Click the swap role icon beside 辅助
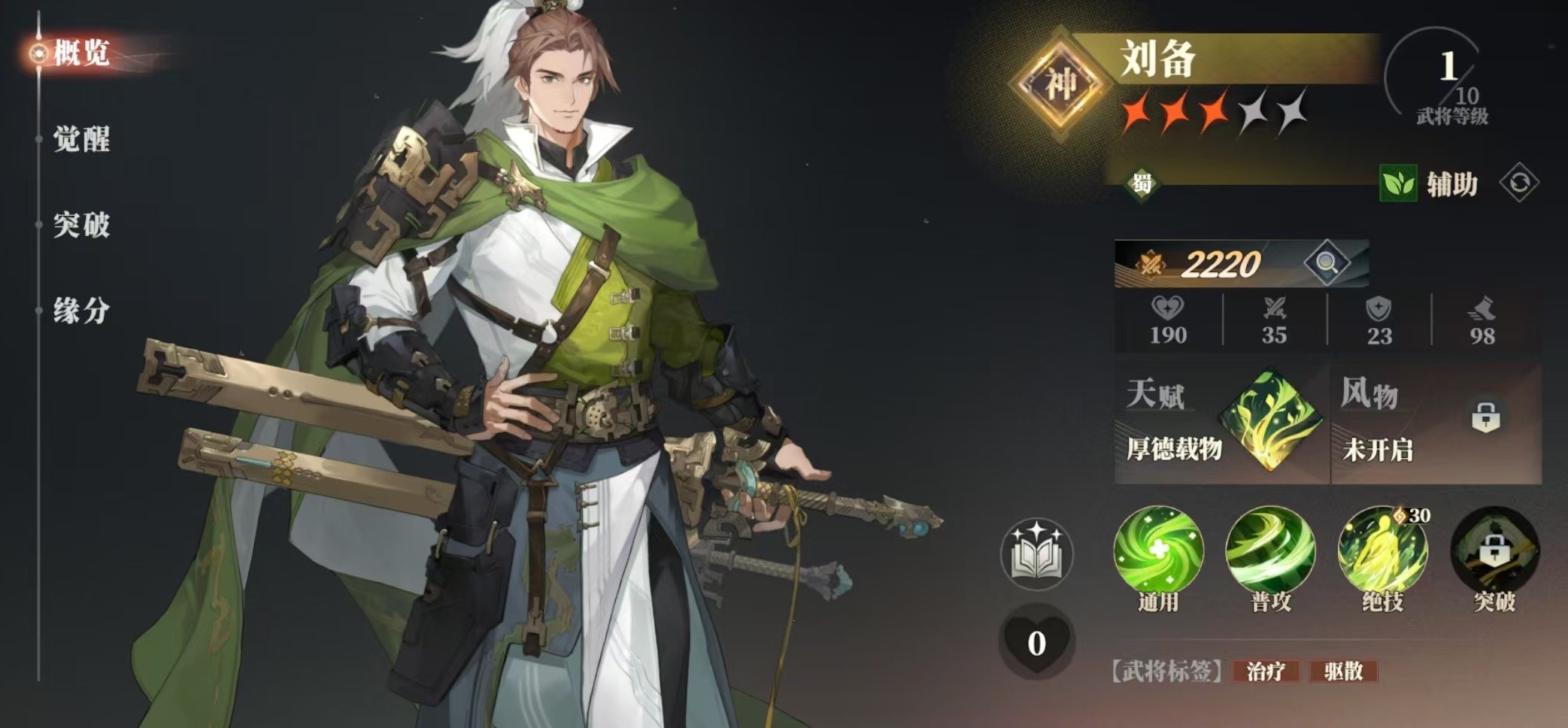Viewport: 1568px width, 728px height. click(1518, 184)
